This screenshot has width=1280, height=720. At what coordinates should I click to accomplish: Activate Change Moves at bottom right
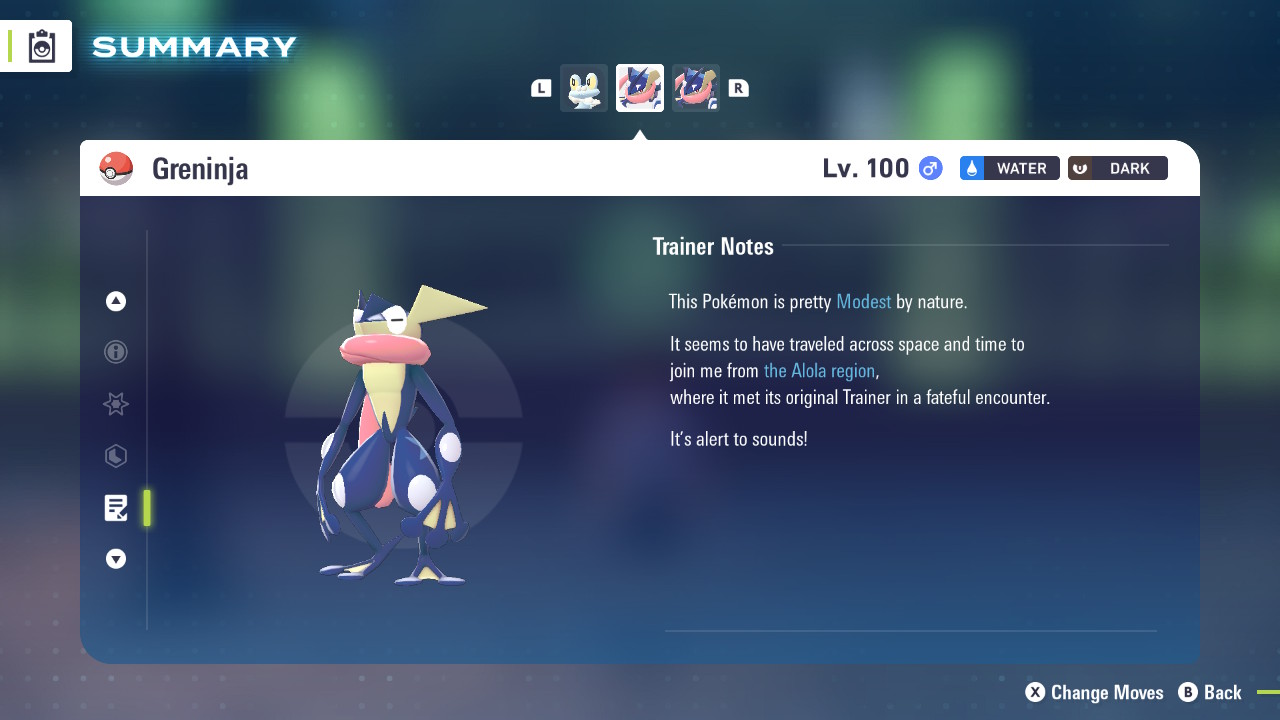coord(1094,692)
